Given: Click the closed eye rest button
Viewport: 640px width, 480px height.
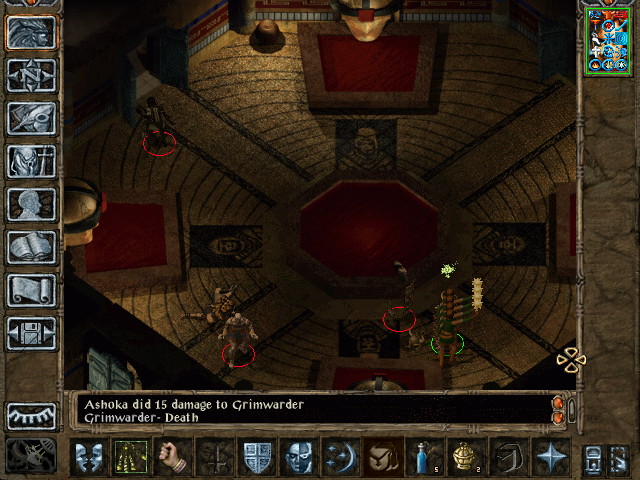Looking at the screenshot, I should (31, 416).
